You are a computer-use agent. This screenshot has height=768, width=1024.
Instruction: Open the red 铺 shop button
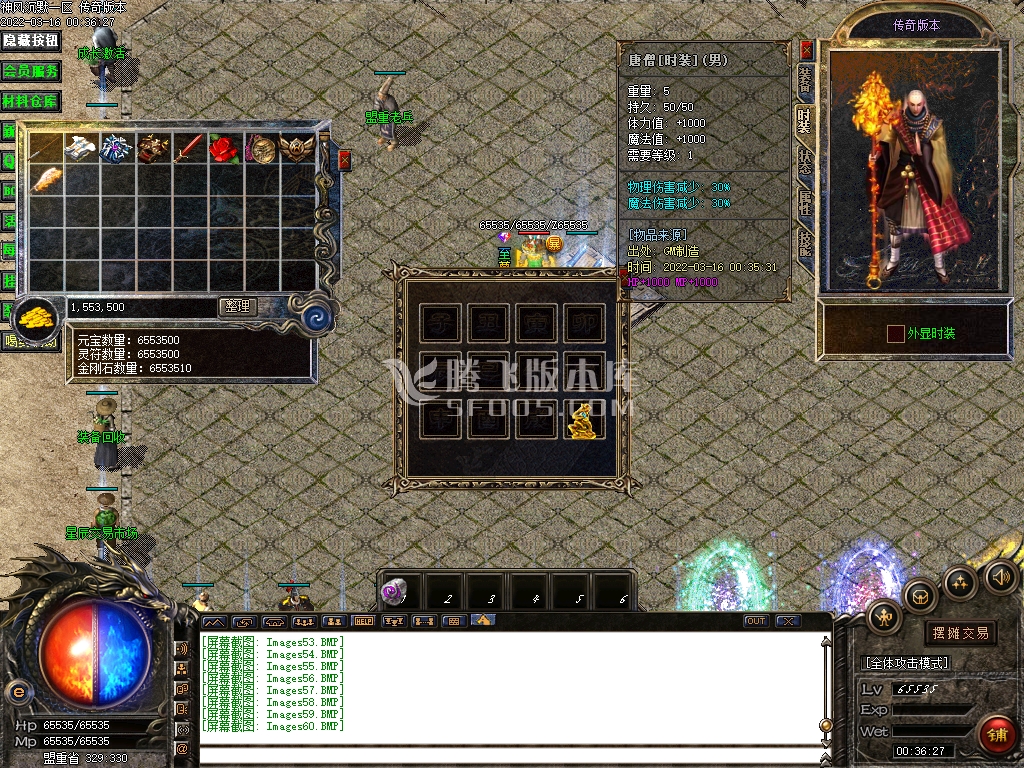point(996,735)
